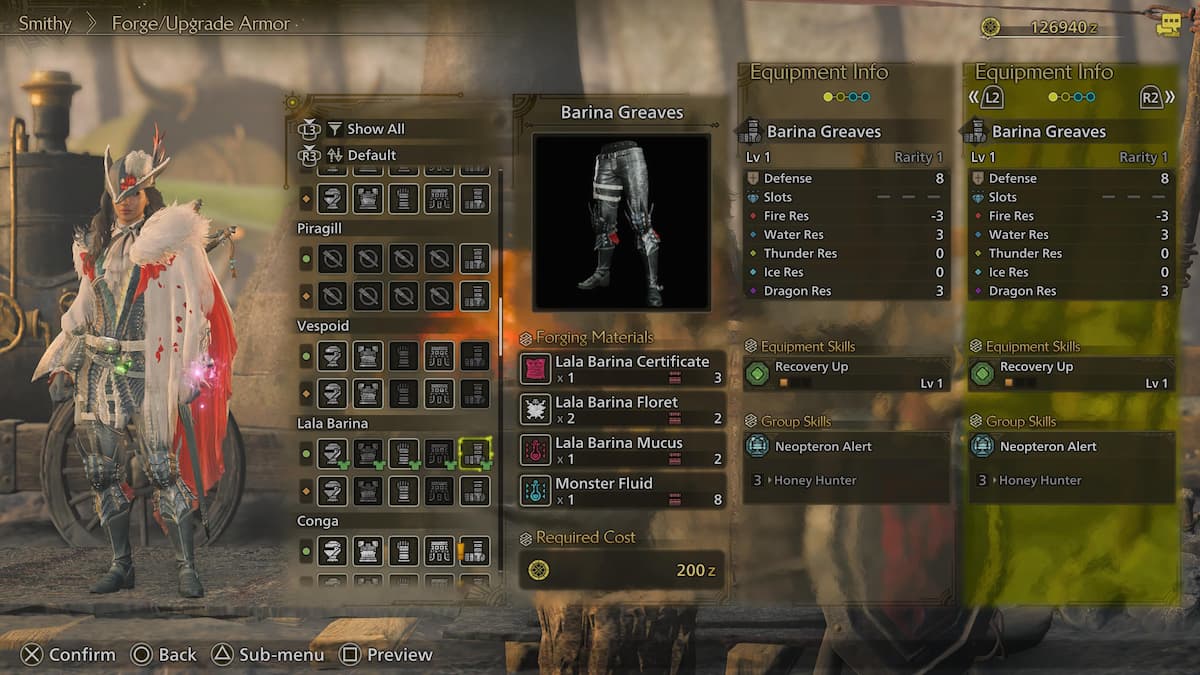Select the Conga leg armor with orange marker
Image resolution: width=1200 pixels, height=675 pixels.
[475, 551]
